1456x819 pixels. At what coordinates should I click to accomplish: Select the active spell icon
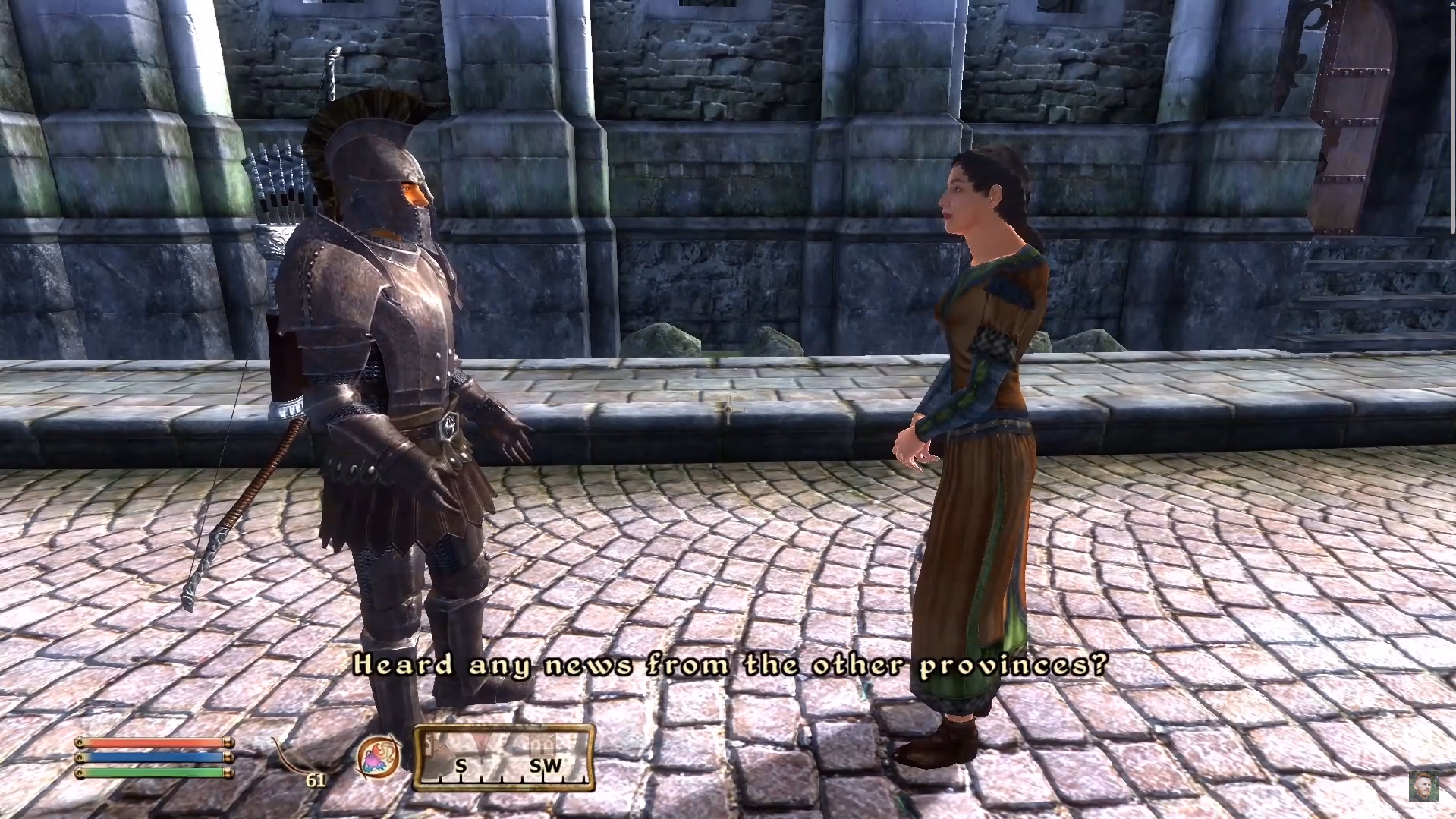378,758
